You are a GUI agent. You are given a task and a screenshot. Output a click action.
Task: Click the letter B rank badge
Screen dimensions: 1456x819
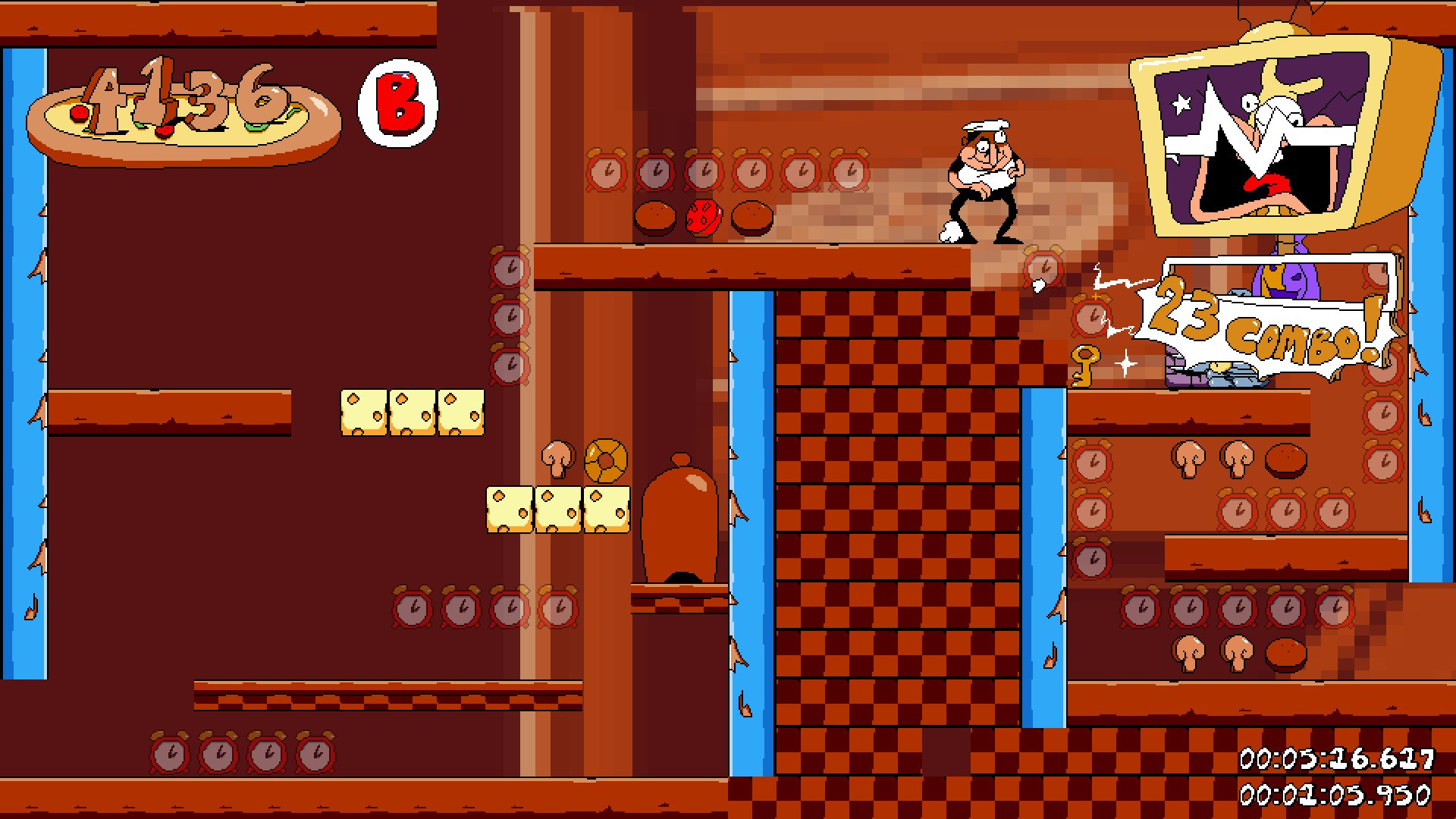pos(397,102)
